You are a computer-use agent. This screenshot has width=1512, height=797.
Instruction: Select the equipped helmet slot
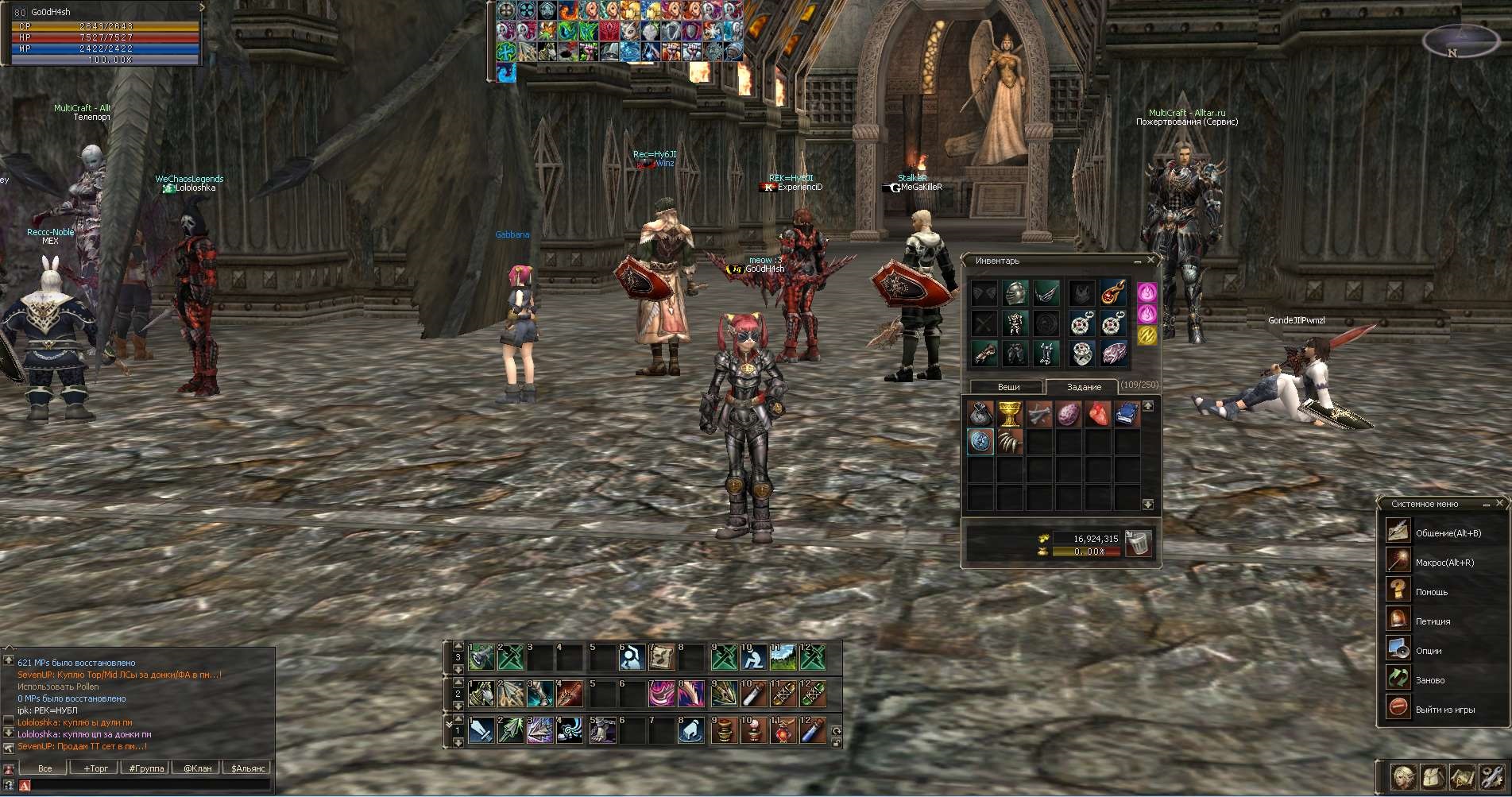click(x=1015, y=293)
